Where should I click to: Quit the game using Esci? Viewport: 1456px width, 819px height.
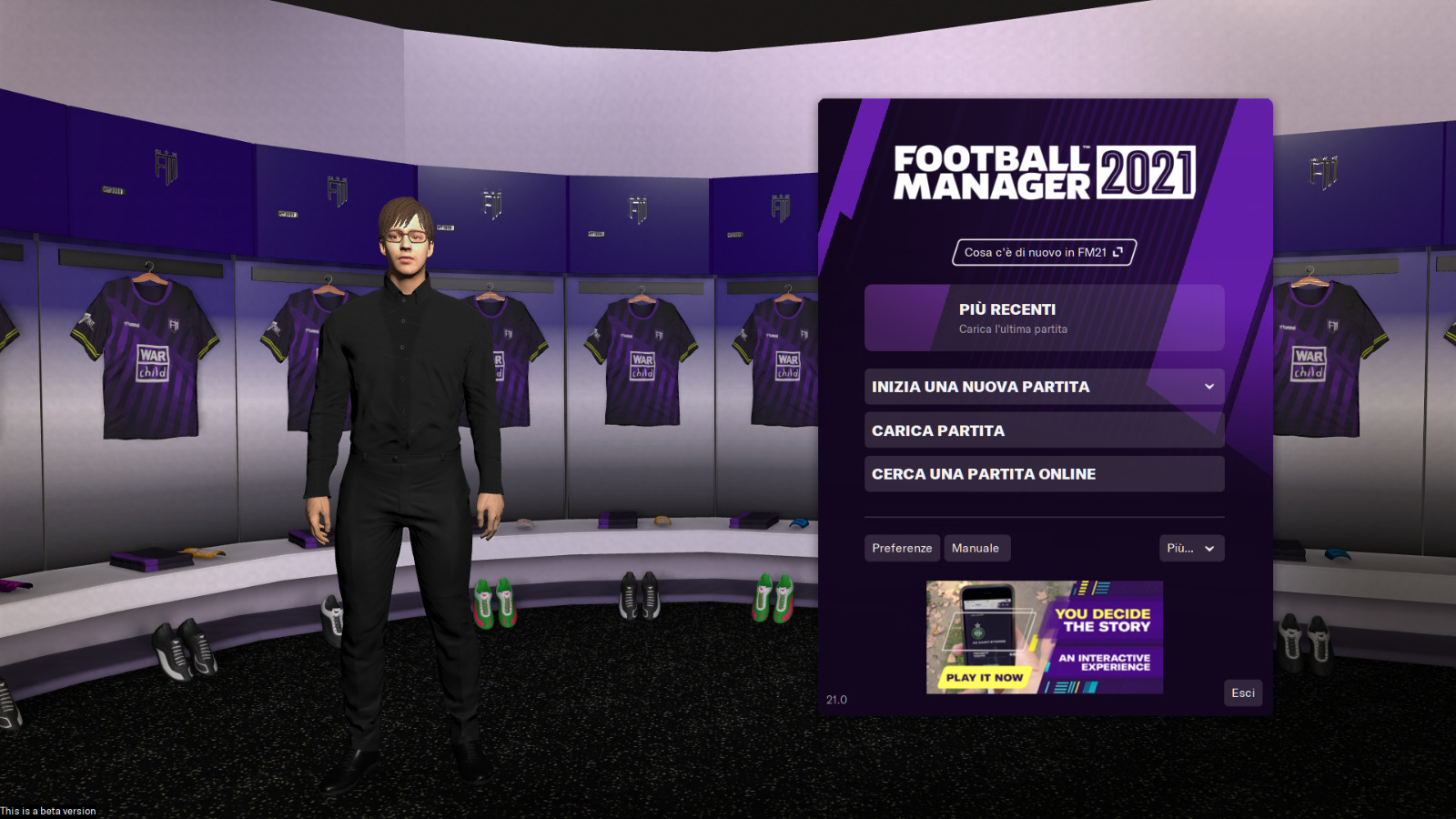click(1242, 693)
